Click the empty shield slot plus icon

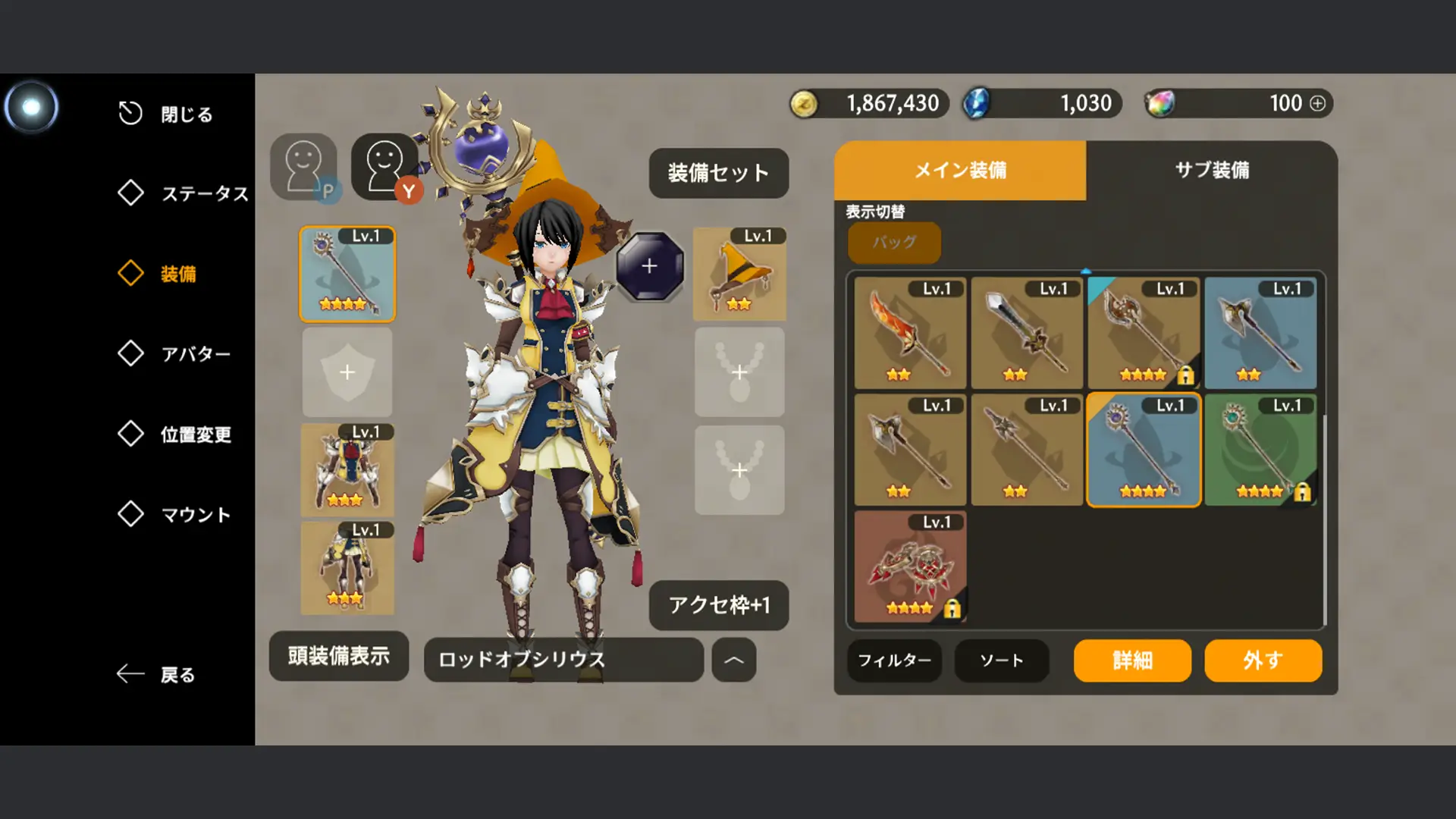347,372
